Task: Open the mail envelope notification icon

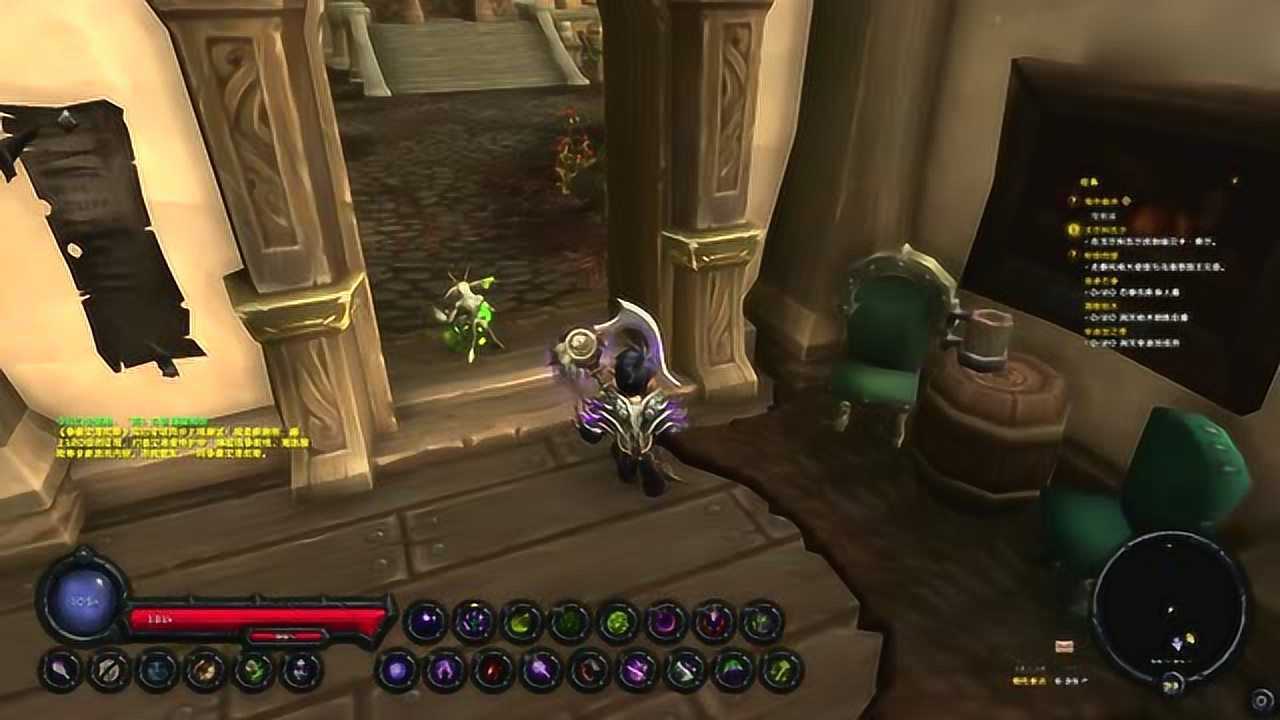Action: tap(1064, 646)
